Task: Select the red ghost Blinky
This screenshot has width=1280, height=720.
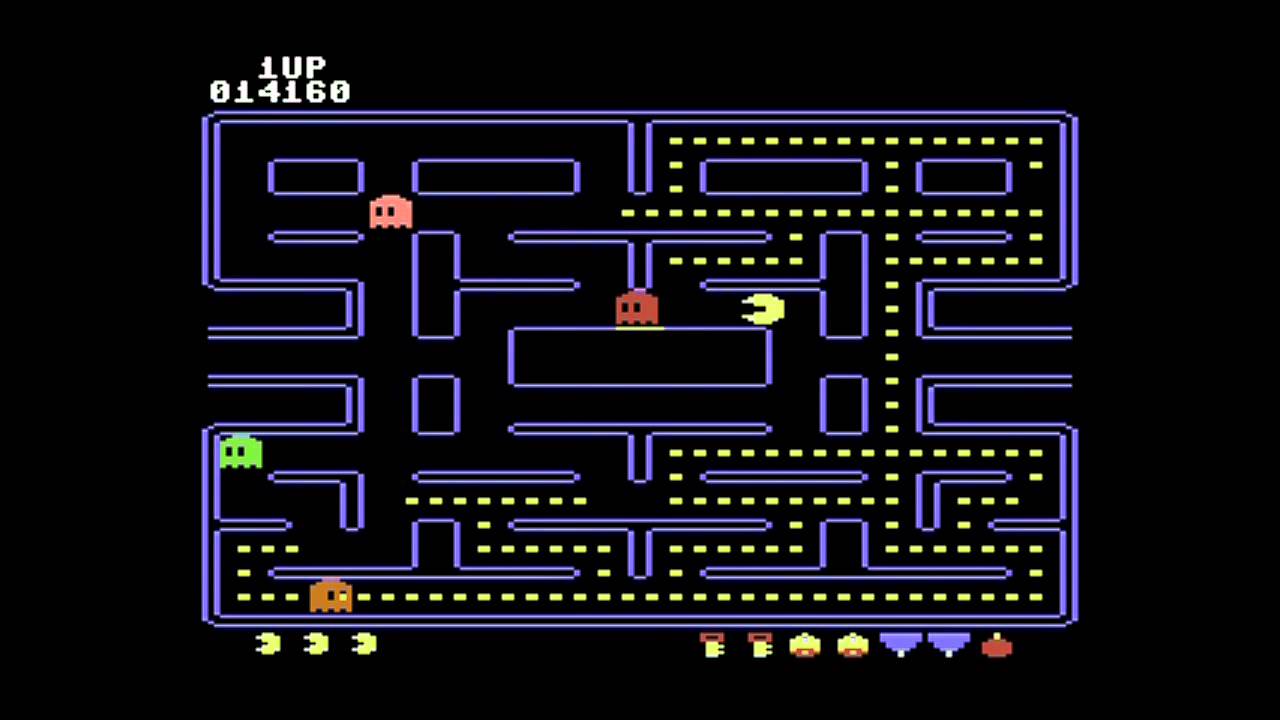Action: click(637, 310)
